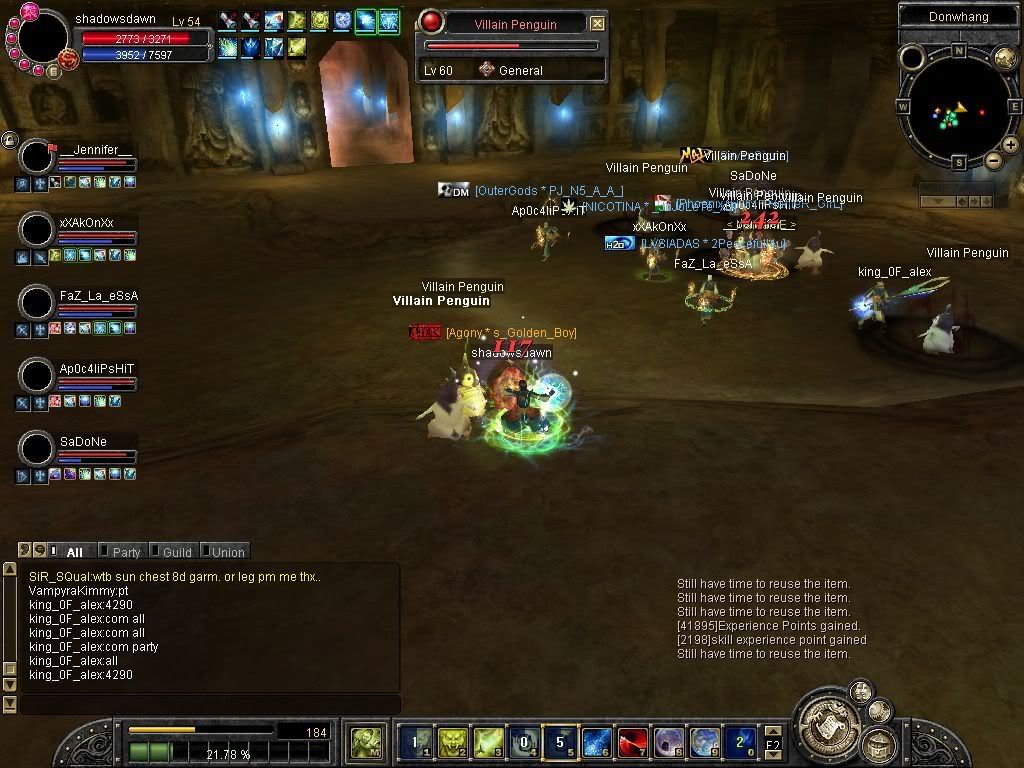Use the red slash skill in slot 7

click(x=632, y=743)
